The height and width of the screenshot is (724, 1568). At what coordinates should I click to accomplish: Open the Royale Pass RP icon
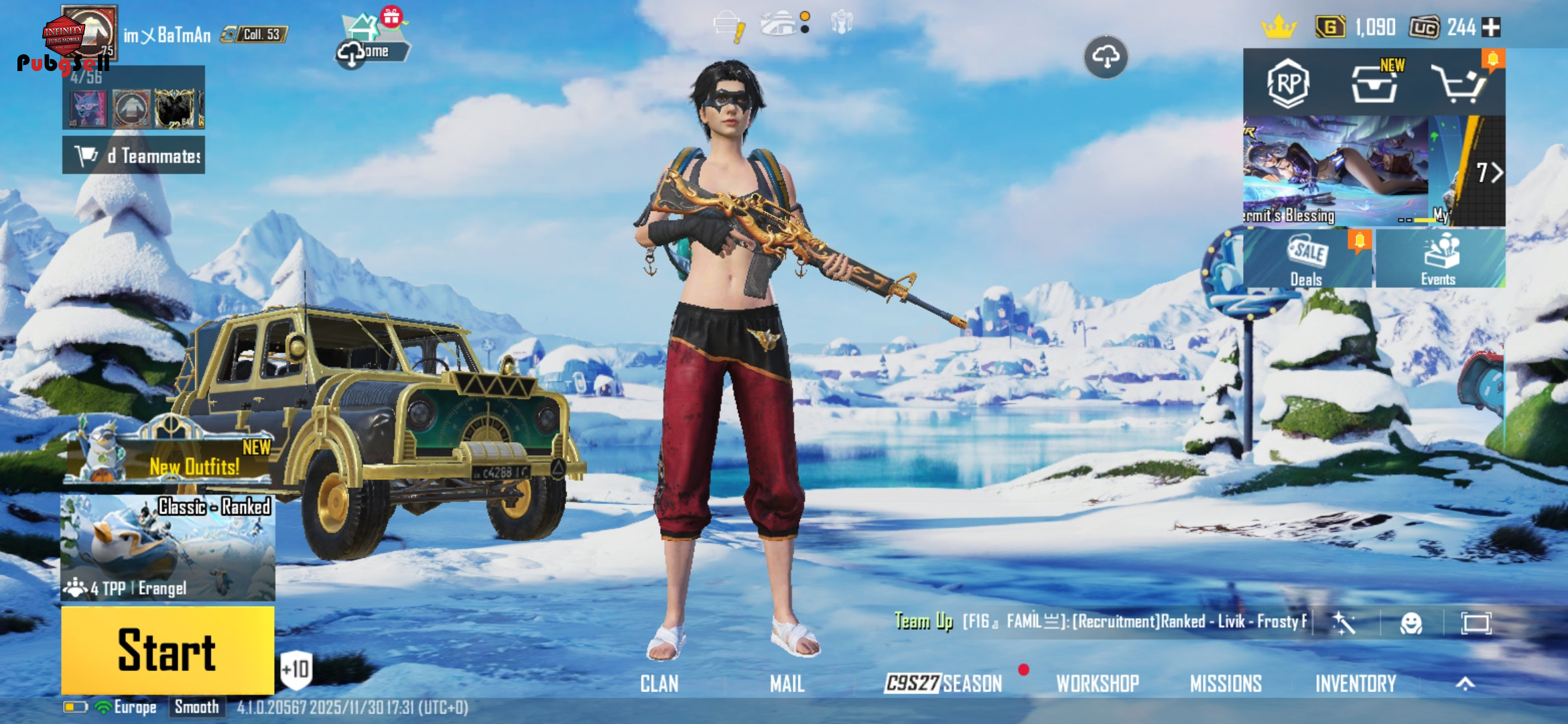1288,84
